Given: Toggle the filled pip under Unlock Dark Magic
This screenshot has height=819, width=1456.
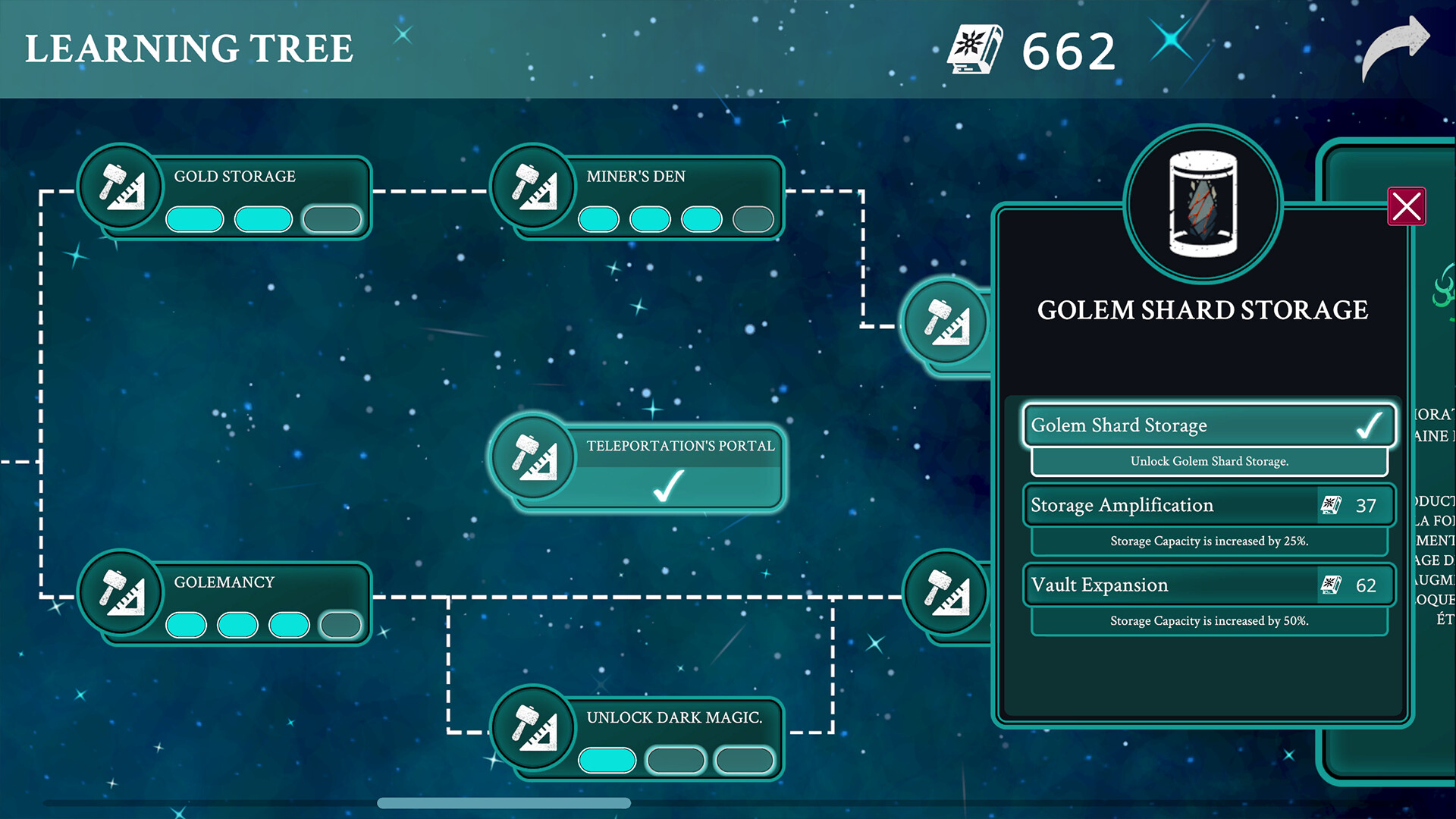Looking at the screenshot, I should (x=607, y=759).
